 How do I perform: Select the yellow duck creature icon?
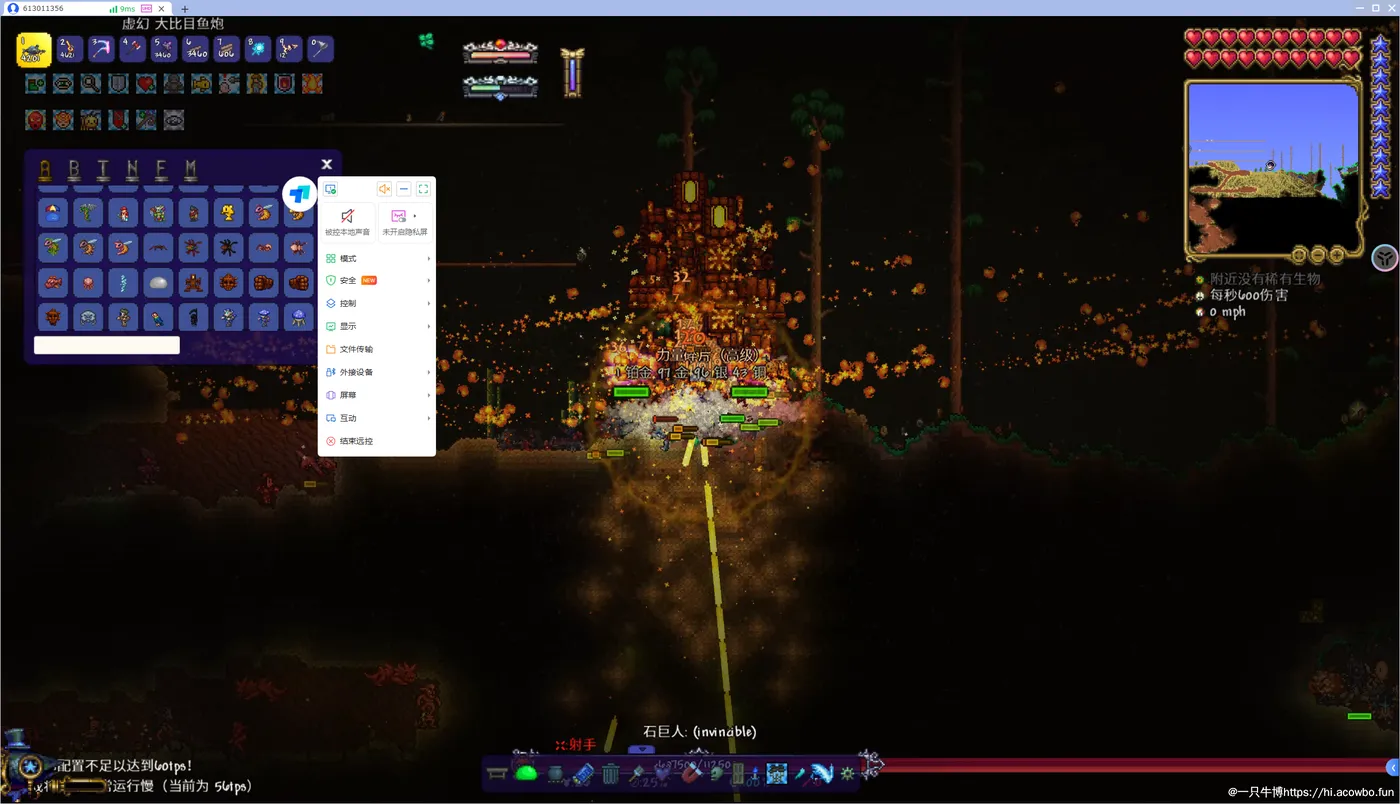tap(229, 213)
